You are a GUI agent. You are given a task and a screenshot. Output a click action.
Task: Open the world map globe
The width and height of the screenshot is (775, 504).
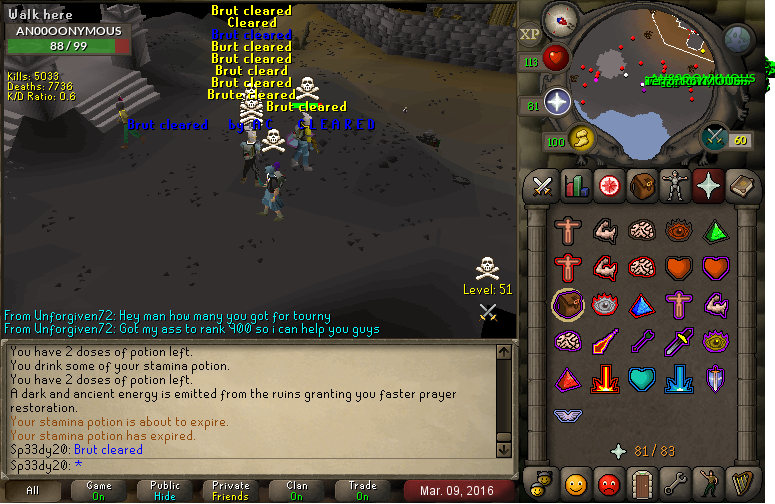[738, 39]
